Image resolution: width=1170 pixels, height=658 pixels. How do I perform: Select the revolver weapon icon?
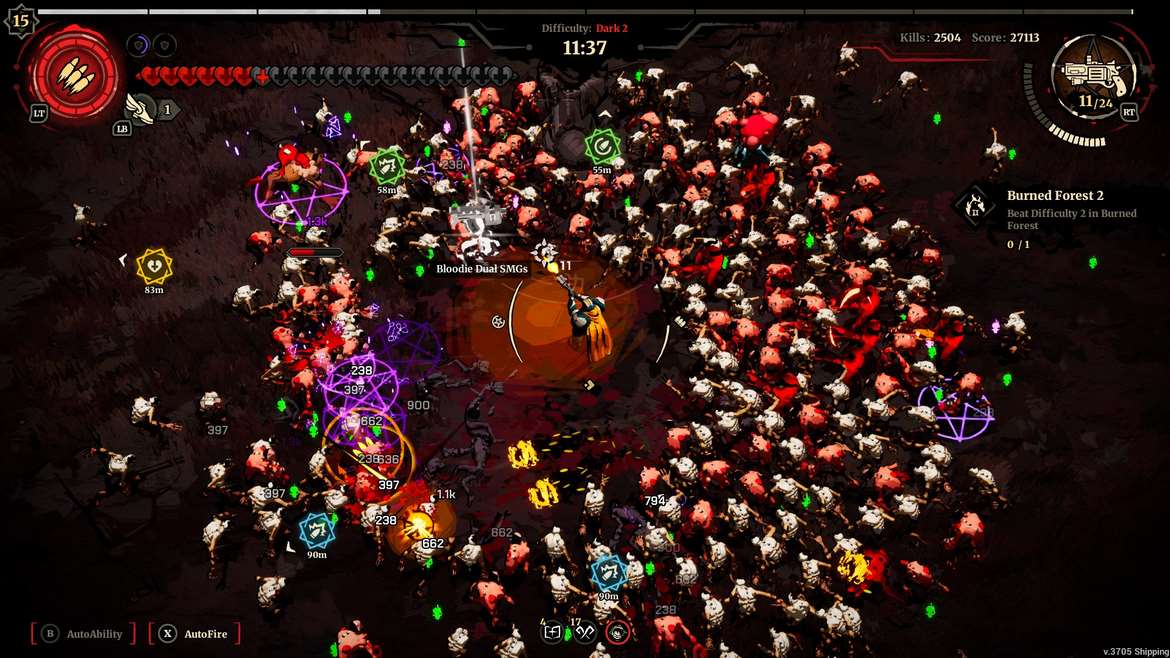pyautogui.click(x=1085, y=73)
